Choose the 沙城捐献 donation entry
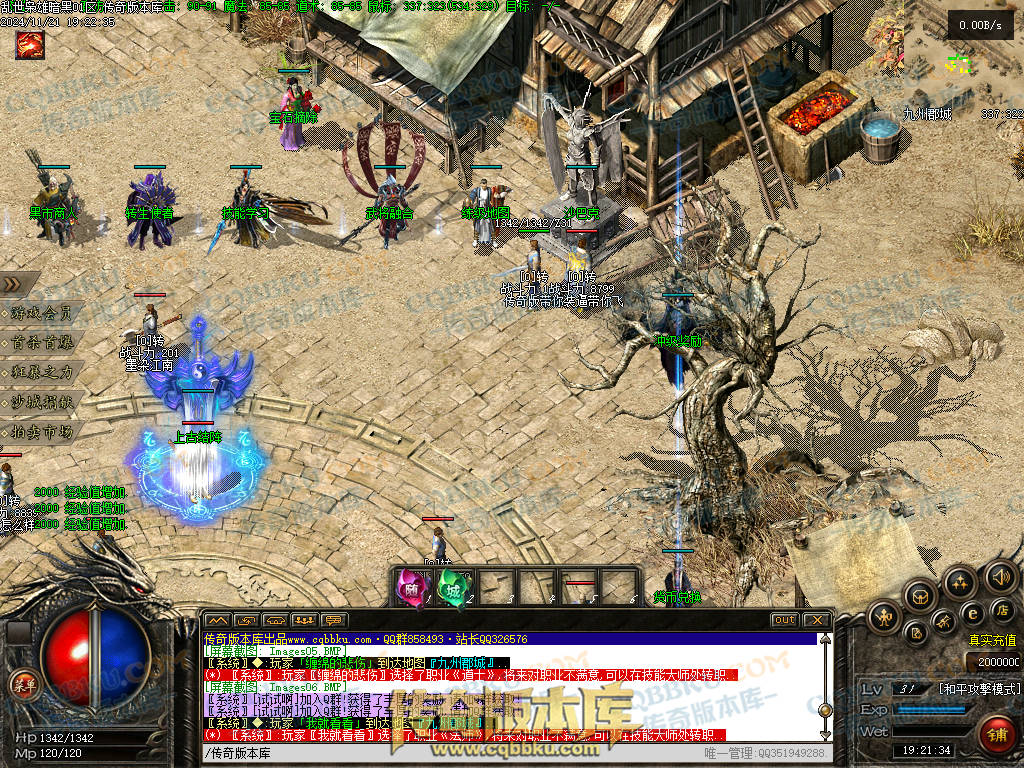Image resolution: width=1024 pixels, height=768 pixels. click(42, 402)
